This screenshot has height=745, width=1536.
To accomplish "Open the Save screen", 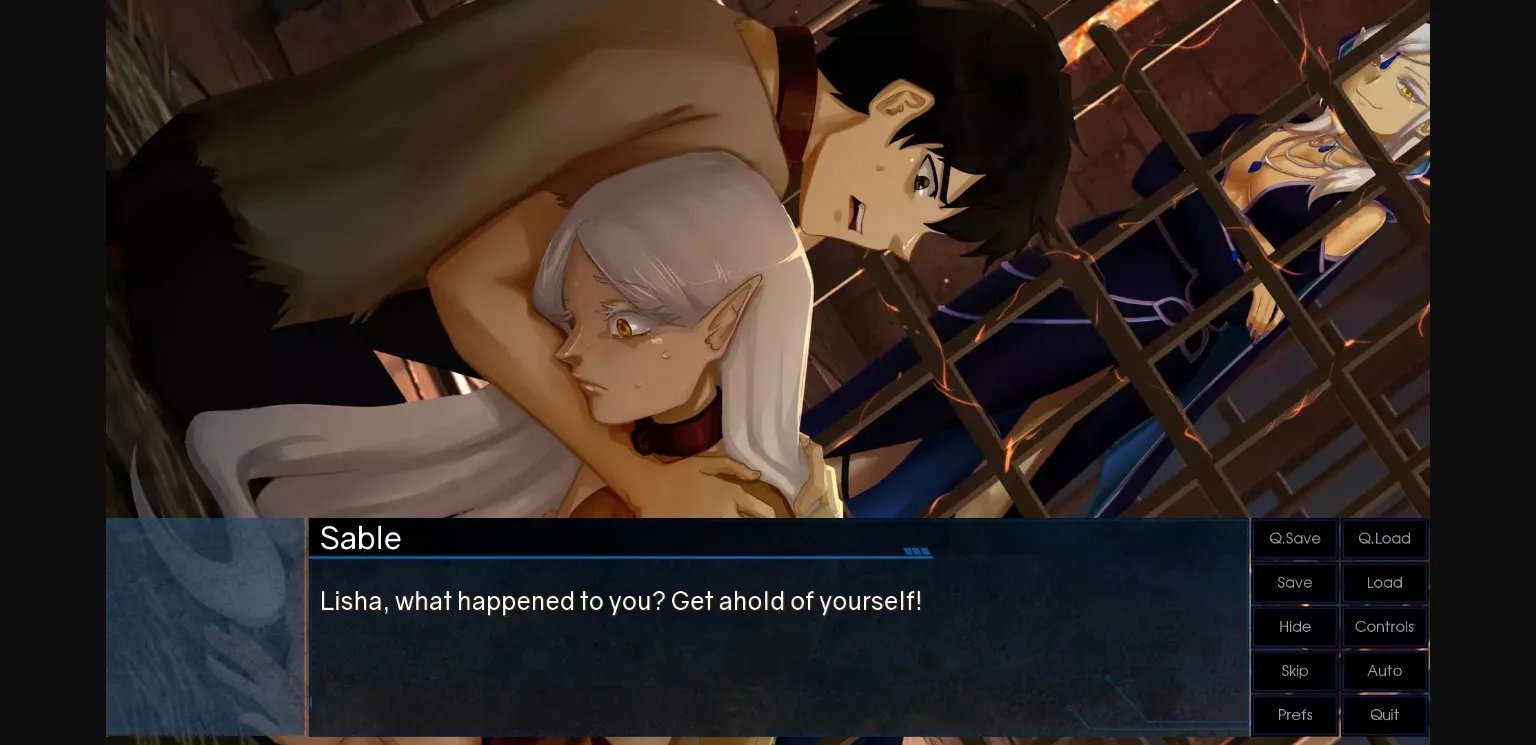I will point(1294,582).
